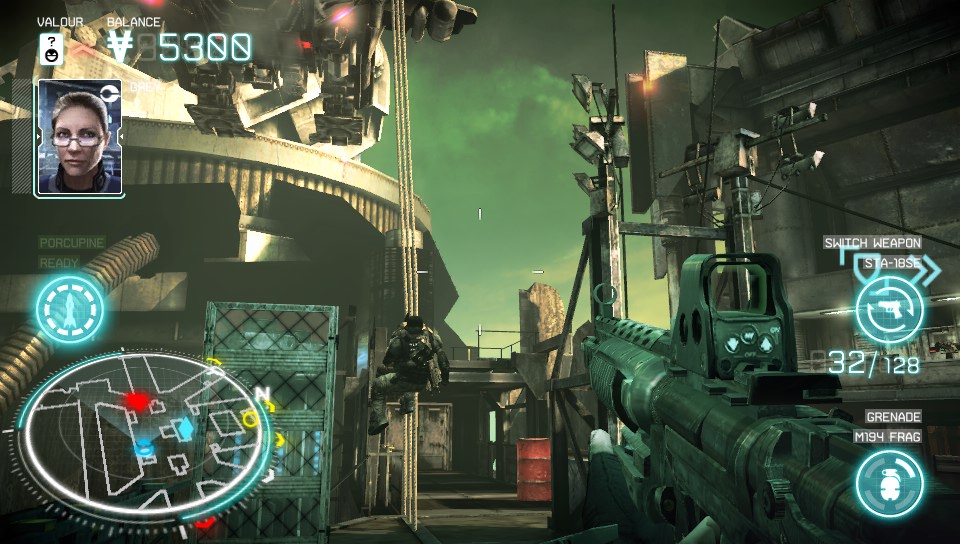Select the character portrait in the corner

tap(79, 137)
